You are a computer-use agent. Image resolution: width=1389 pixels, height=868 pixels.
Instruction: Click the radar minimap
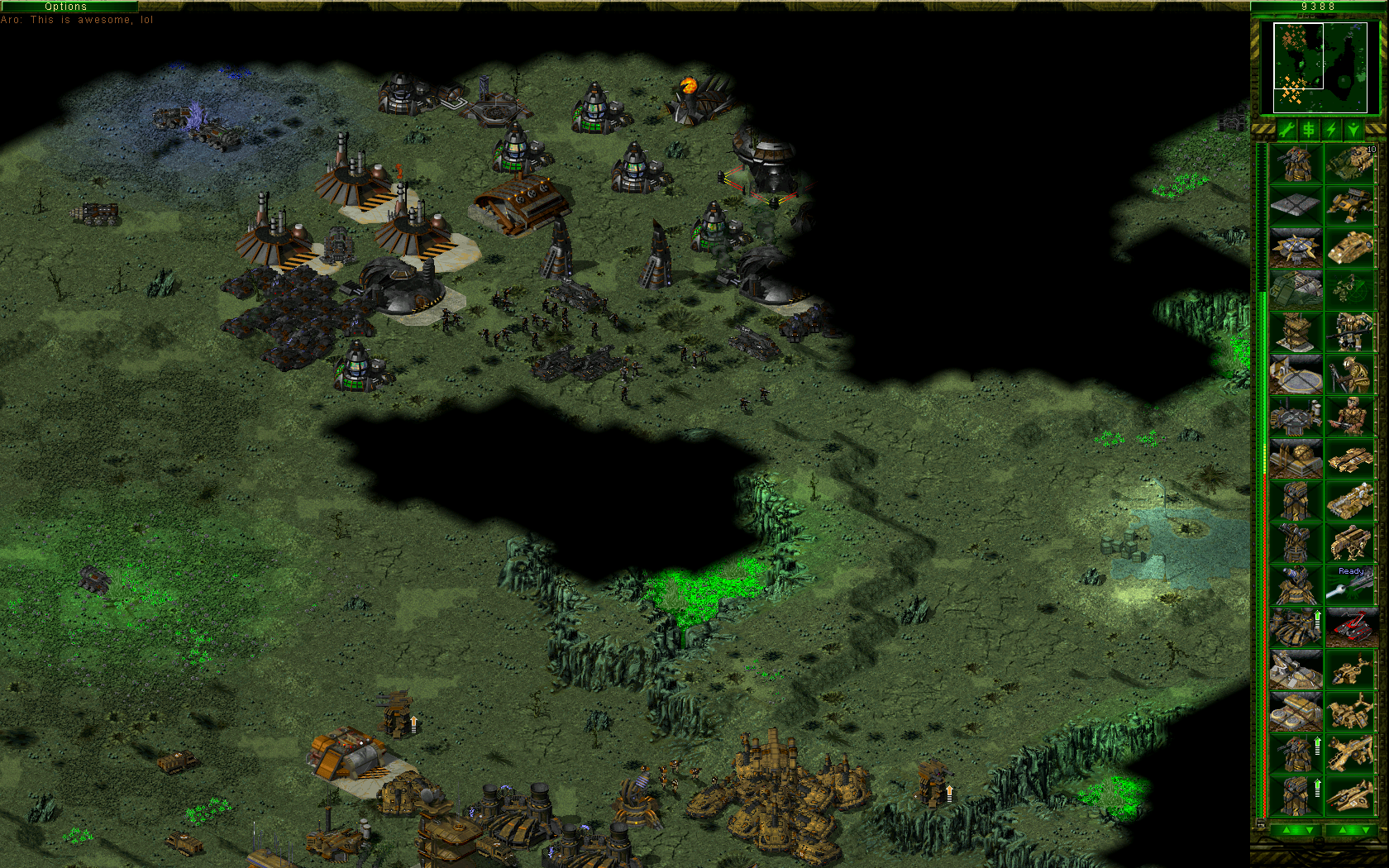(1319, 68)
